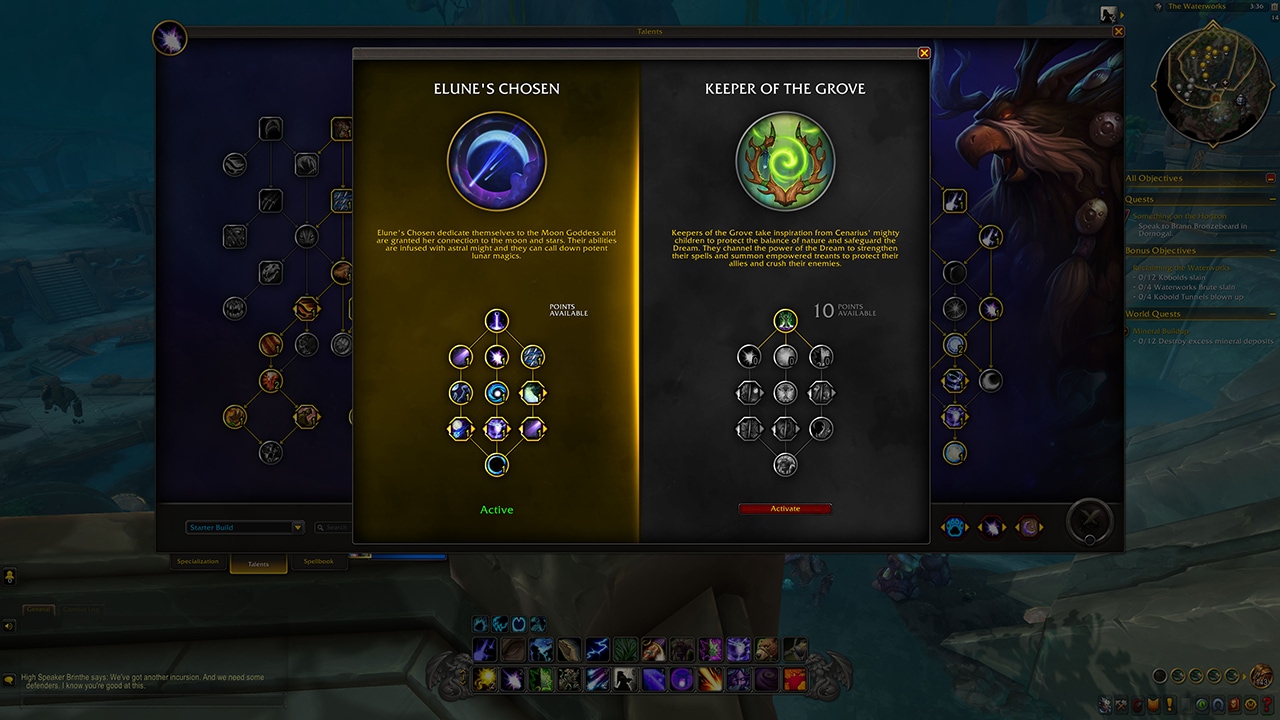Open the Spellbook tab
1280x720 pixels.
pos(319,561)
